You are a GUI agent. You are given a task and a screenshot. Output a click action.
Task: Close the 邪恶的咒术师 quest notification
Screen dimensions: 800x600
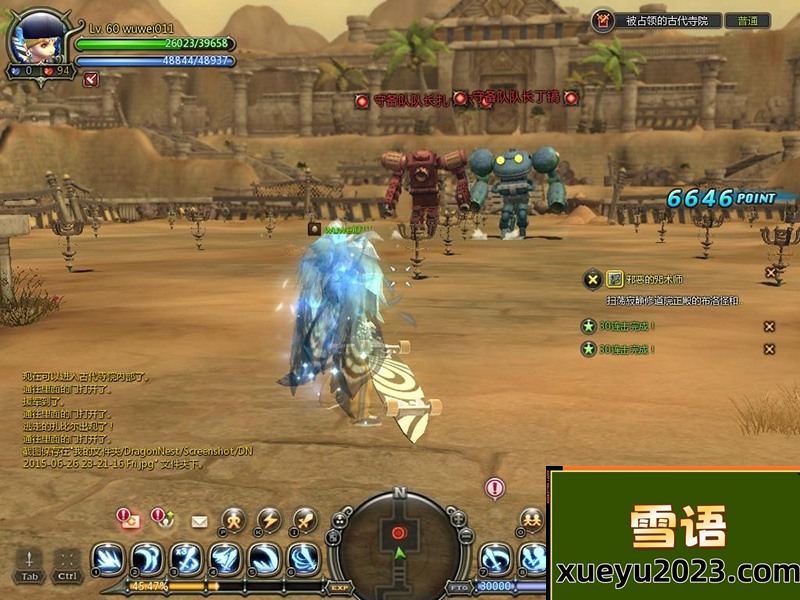tap(770, 272)
